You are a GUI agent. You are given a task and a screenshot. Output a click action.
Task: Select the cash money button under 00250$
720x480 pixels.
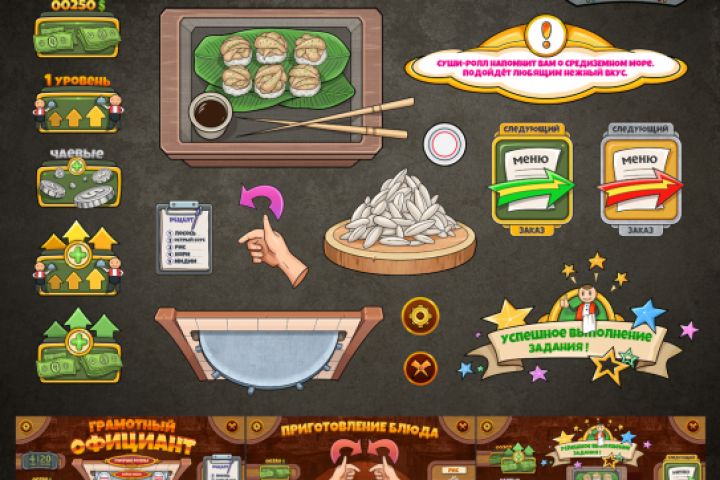pos(77,38)
